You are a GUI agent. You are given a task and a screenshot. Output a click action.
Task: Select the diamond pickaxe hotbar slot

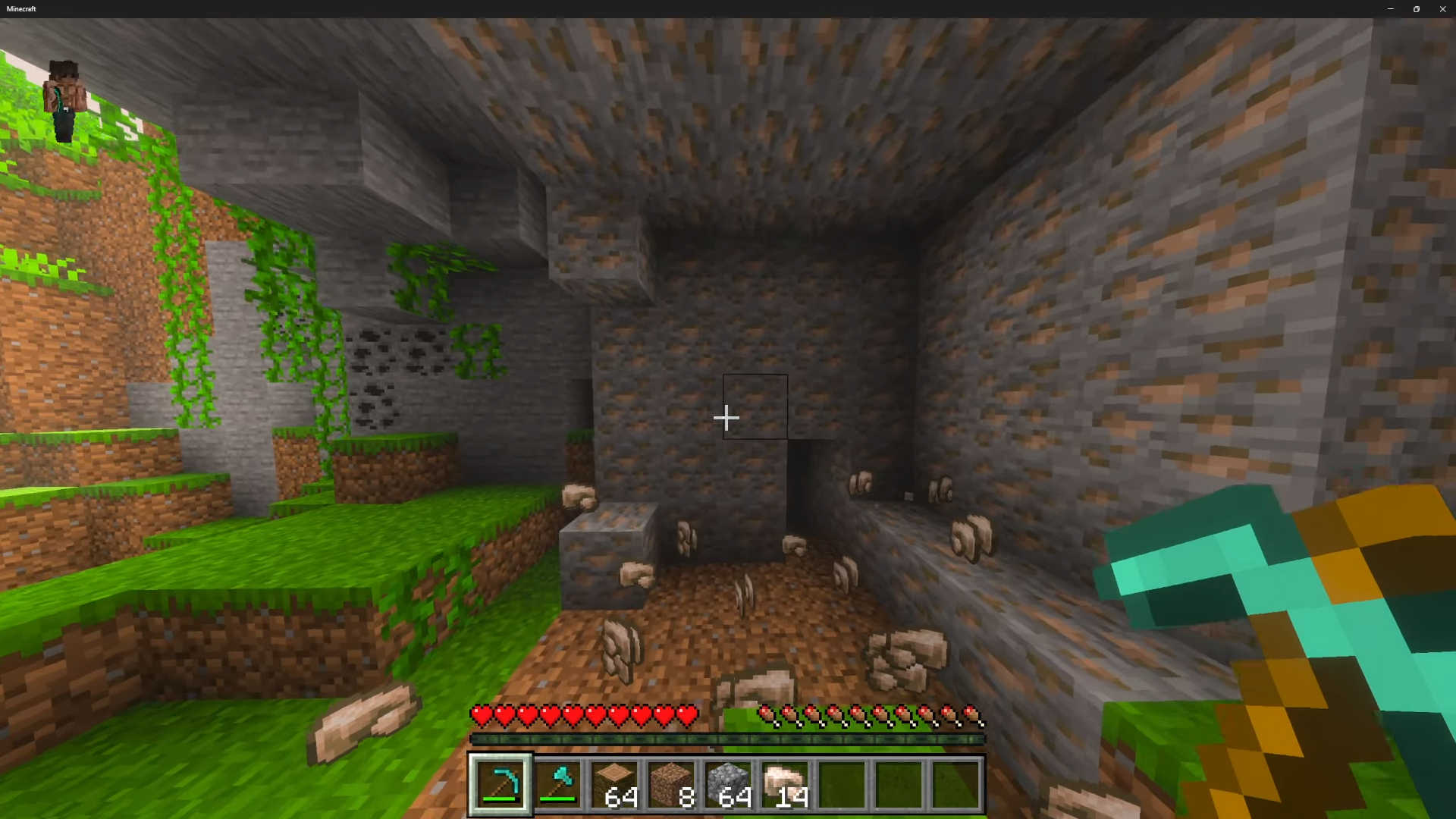(500, 784)
